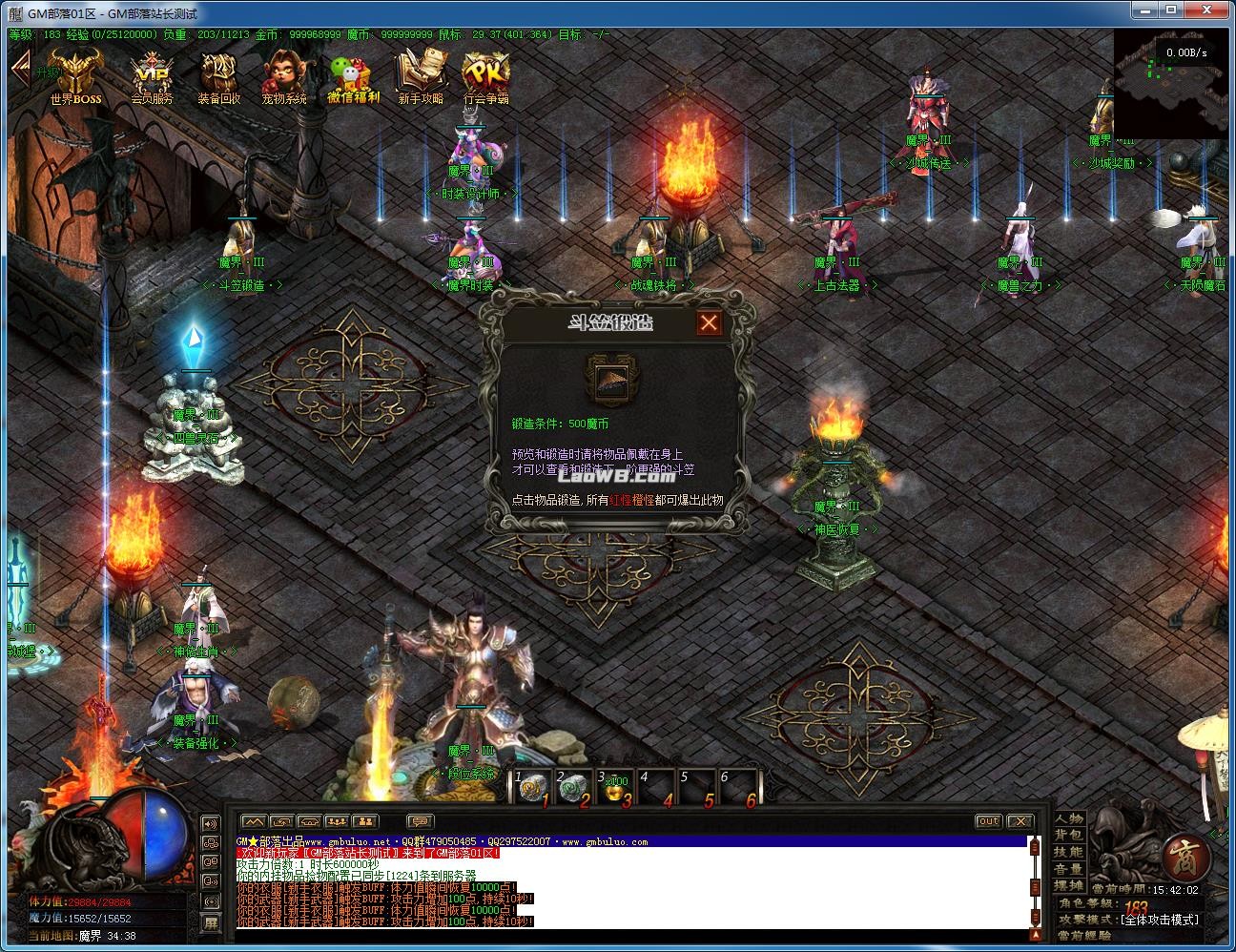Open the 技能 skills panel
Viewport: 1236px width, 952px height.
(1068, 852)
